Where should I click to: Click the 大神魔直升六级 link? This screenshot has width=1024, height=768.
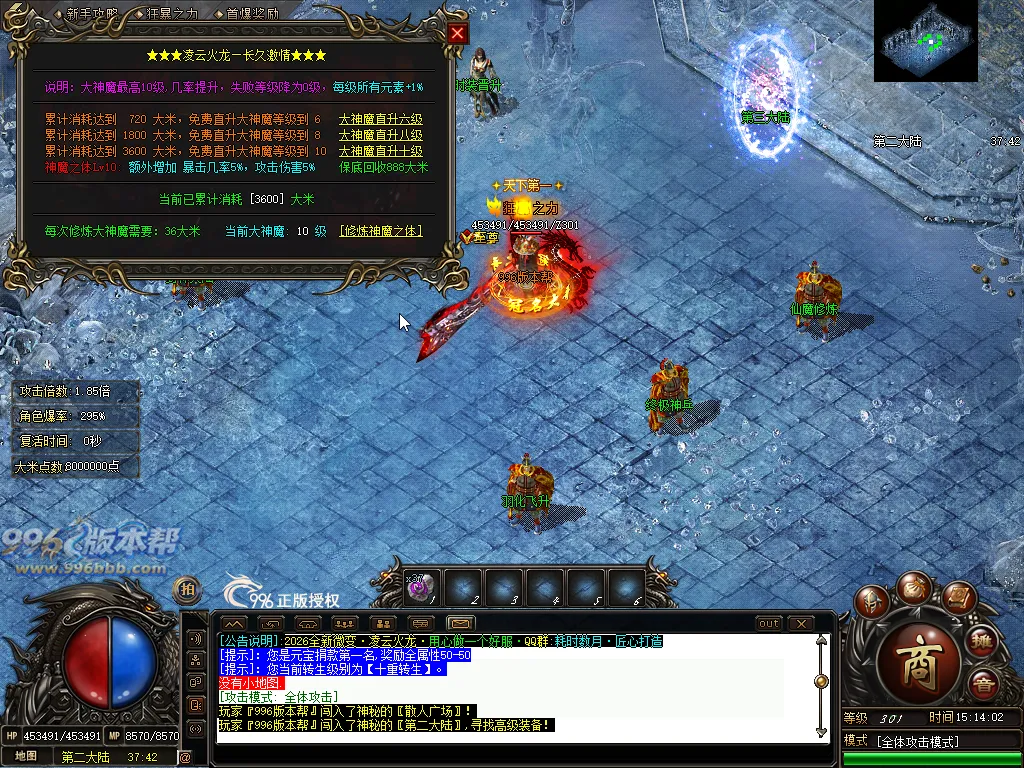click(379, 119)
